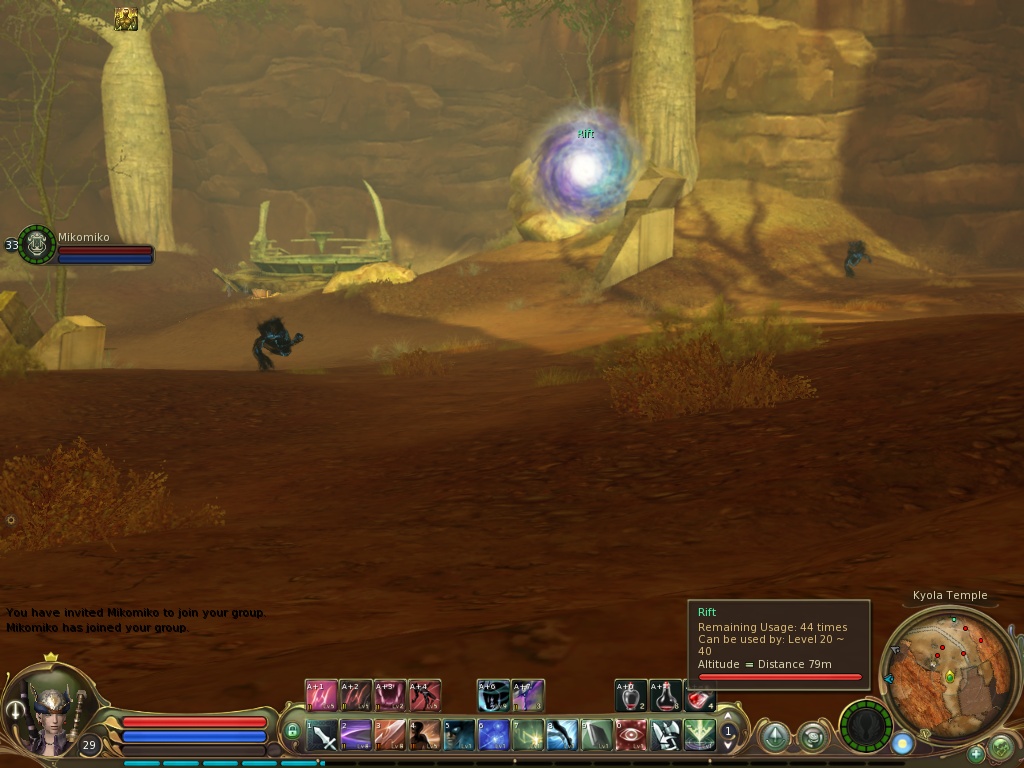The image size is (1024, 768).
Task: Trigger the red eye skill in slot 0
Action: pos(631,736)
